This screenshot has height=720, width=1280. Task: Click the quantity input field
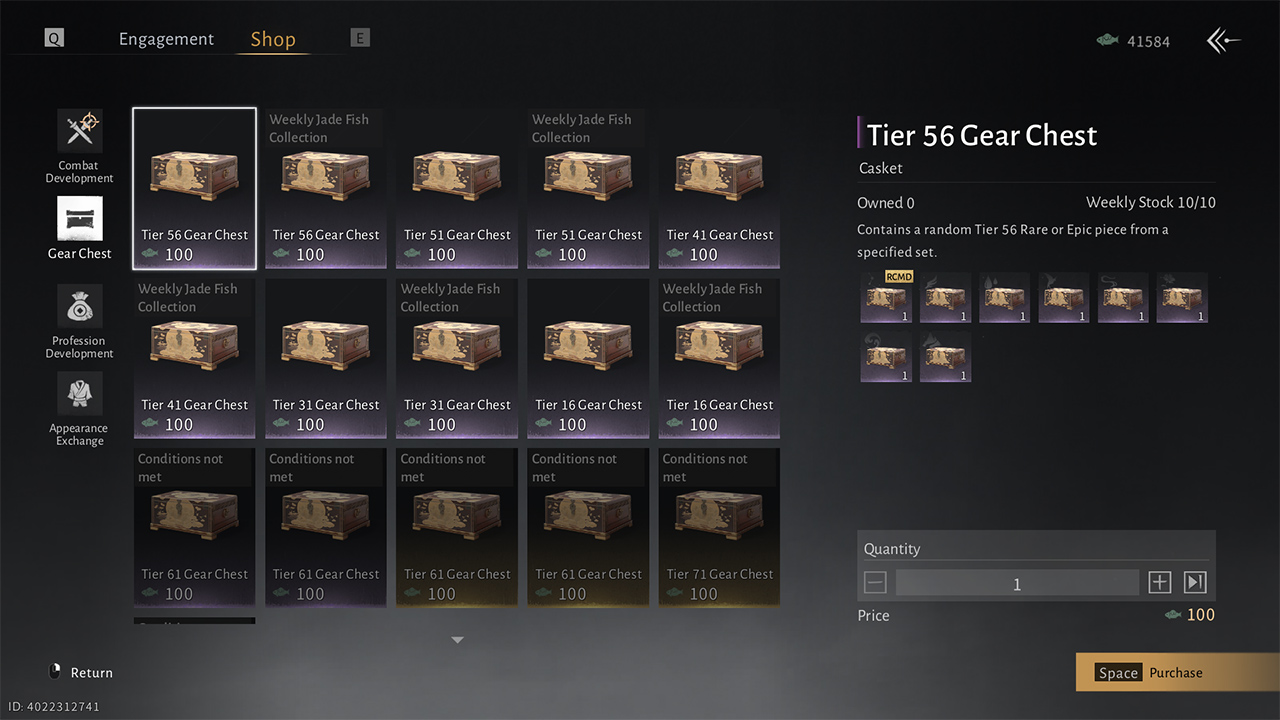(1017, 584)
